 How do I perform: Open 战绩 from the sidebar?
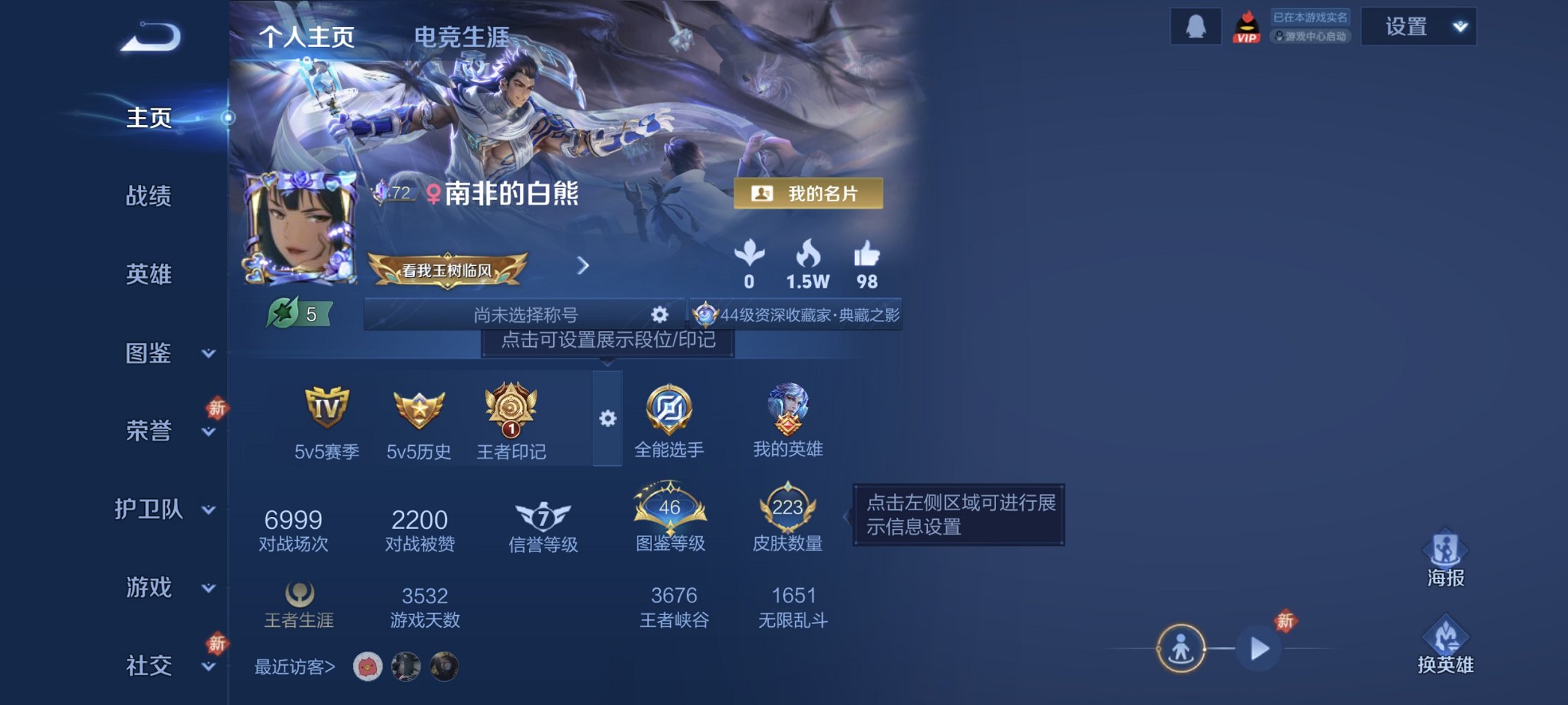[x=146, y=197]
